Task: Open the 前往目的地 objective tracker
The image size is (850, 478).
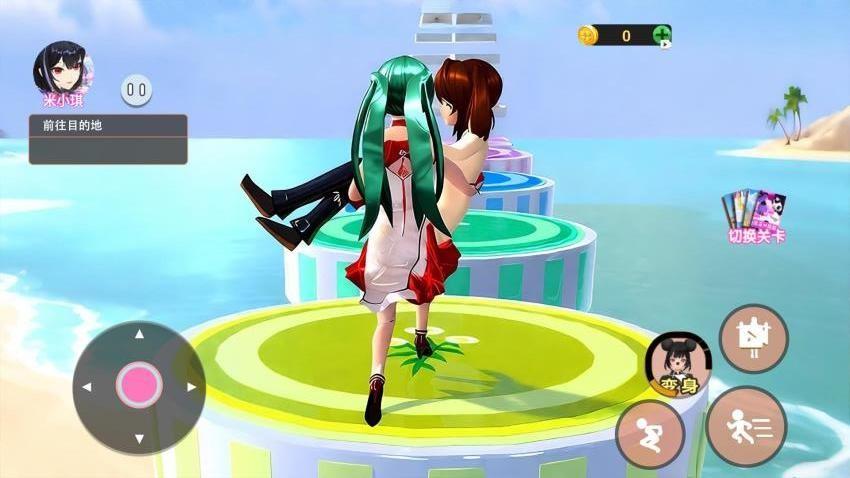Action: pos(108,138)
